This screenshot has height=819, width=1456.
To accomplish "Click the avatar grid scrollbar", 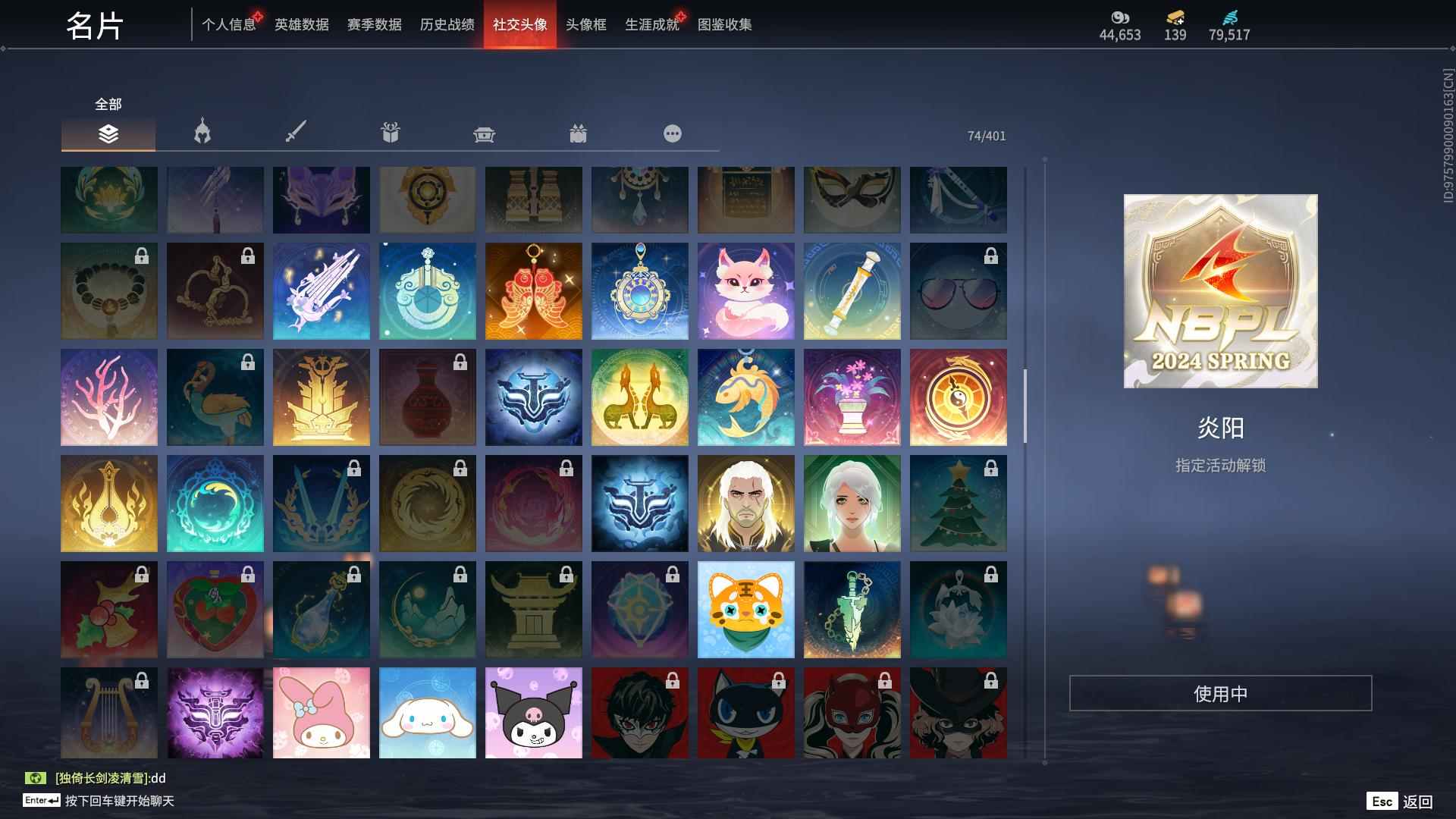I will pyautogui.click(x=1025, y=402).
